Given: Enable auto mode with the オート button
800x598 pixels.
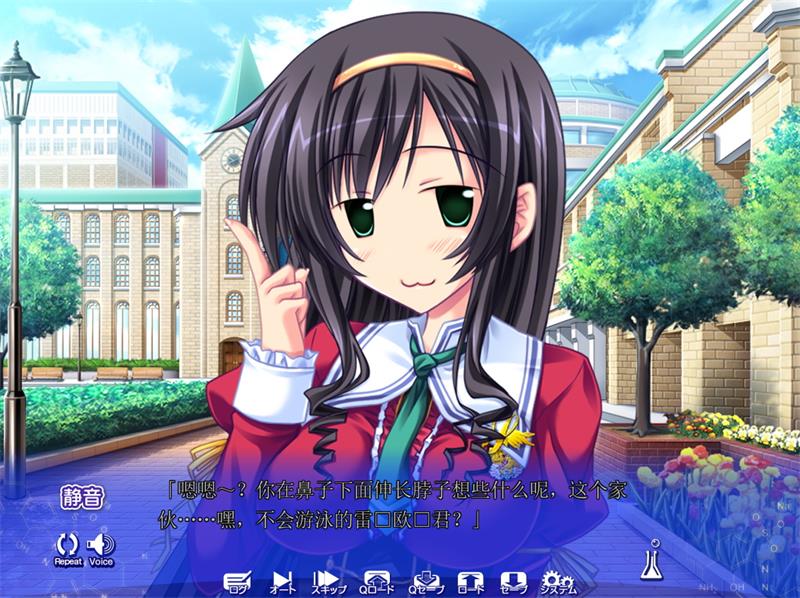Looking at the screenshot, I should click(x=283, y=582).
